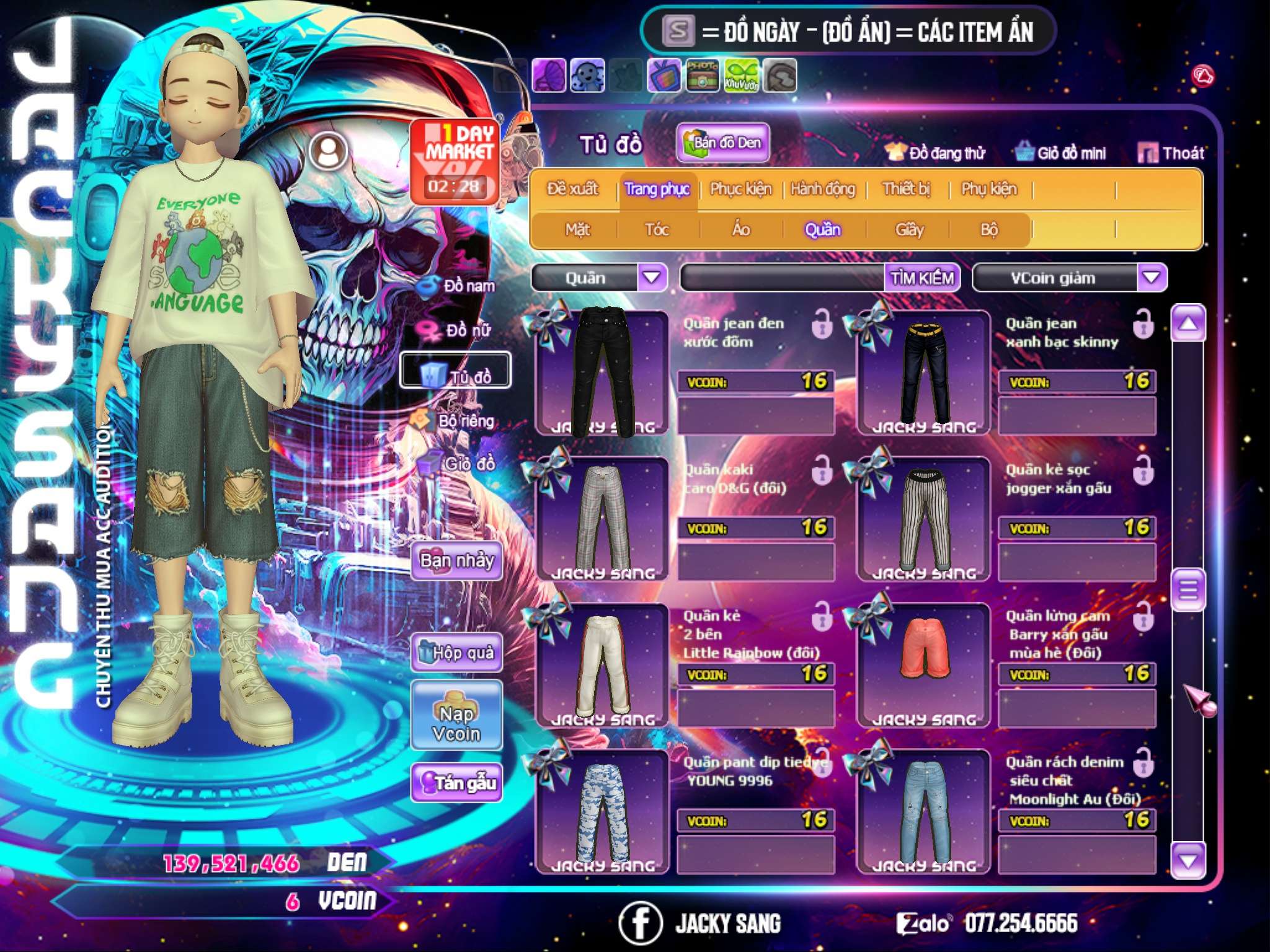The width and height of the screenshot is (1270, 952).
Task: Select the black Quần jean đen item
Action: pos(602,372)
